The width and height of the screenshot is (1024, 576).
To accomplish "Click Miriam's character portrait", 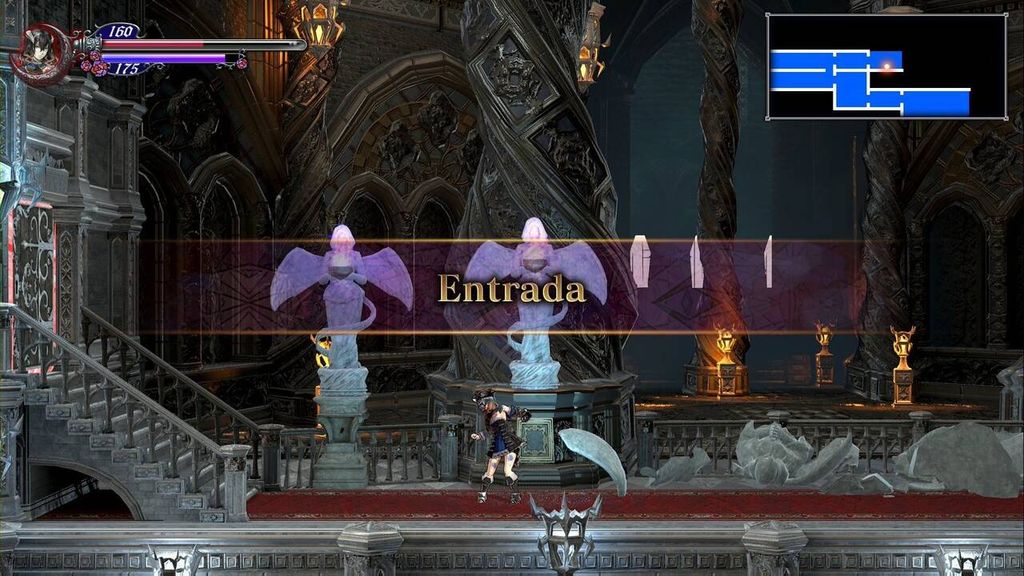I will [x=37, y=53].
